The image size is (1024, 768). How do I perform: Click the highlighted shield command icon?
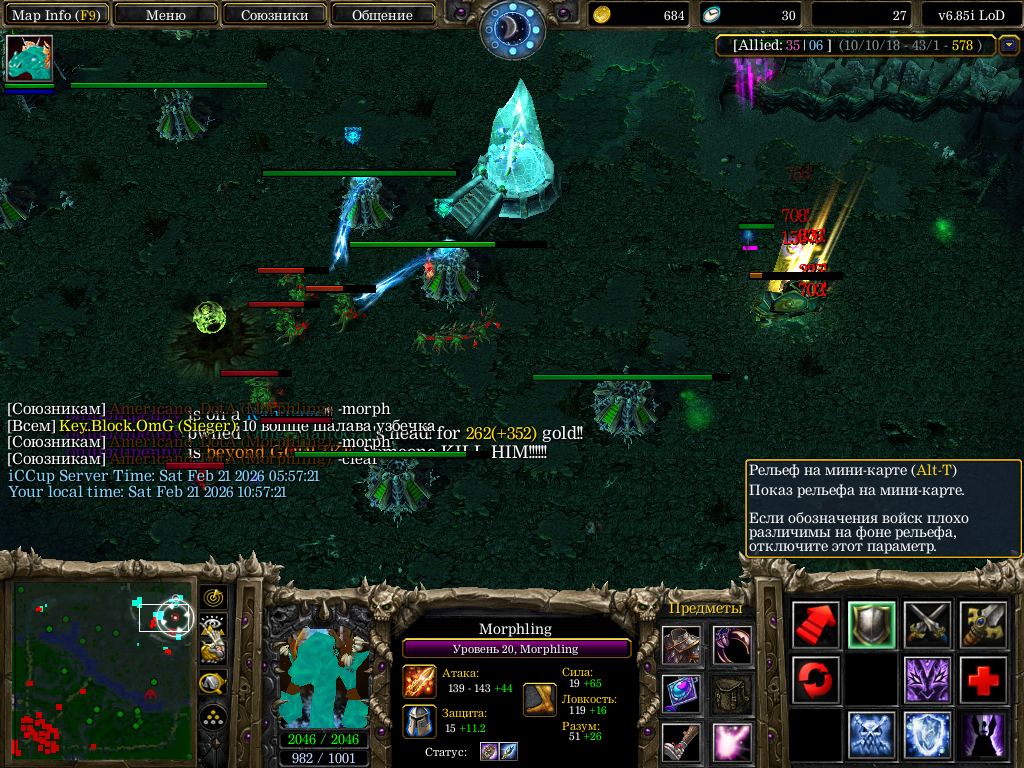(871, 625)
